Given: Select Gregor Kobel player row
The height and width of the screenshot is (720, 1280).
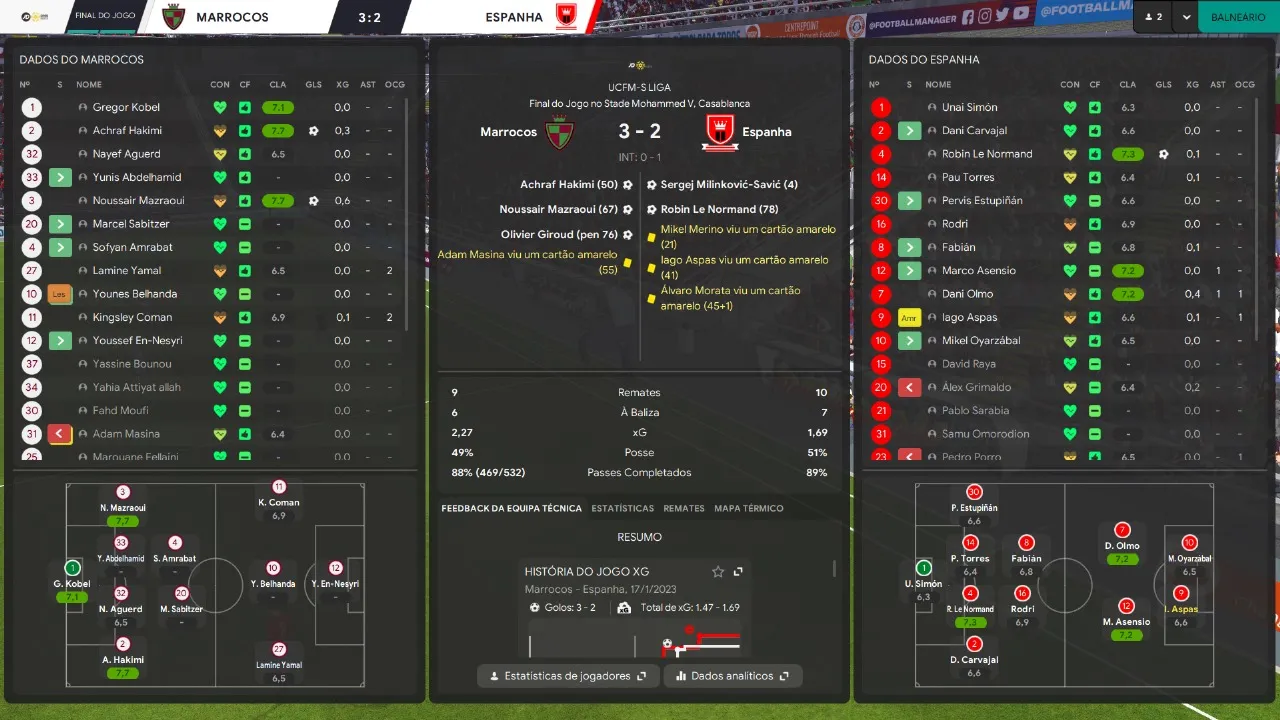Looking at the screenshot, I should click(x=126, y=107).
